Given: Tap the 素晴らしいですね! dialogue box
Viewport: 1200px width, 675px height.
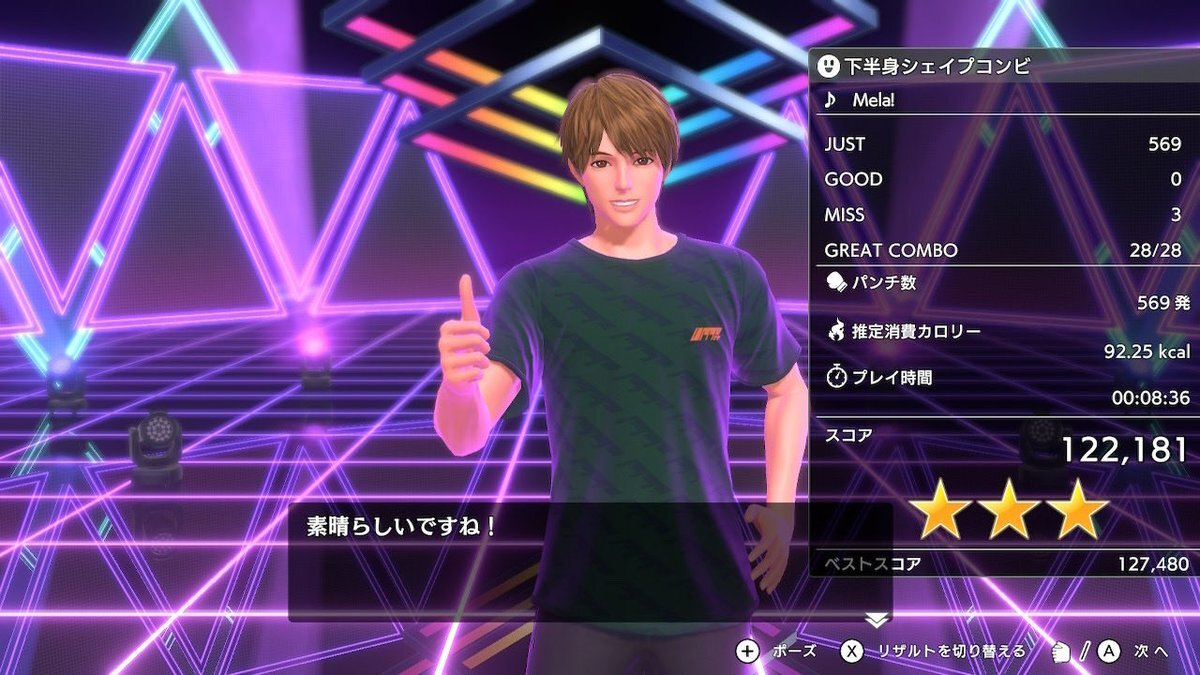Looking at the screenshot, I should [x=590, y=562].
